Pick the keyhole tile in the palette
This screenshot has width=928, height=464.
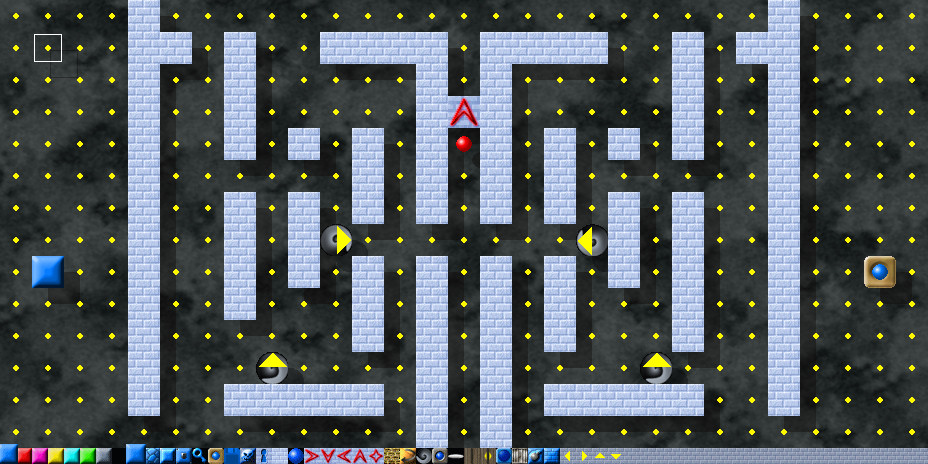(264, 456)
